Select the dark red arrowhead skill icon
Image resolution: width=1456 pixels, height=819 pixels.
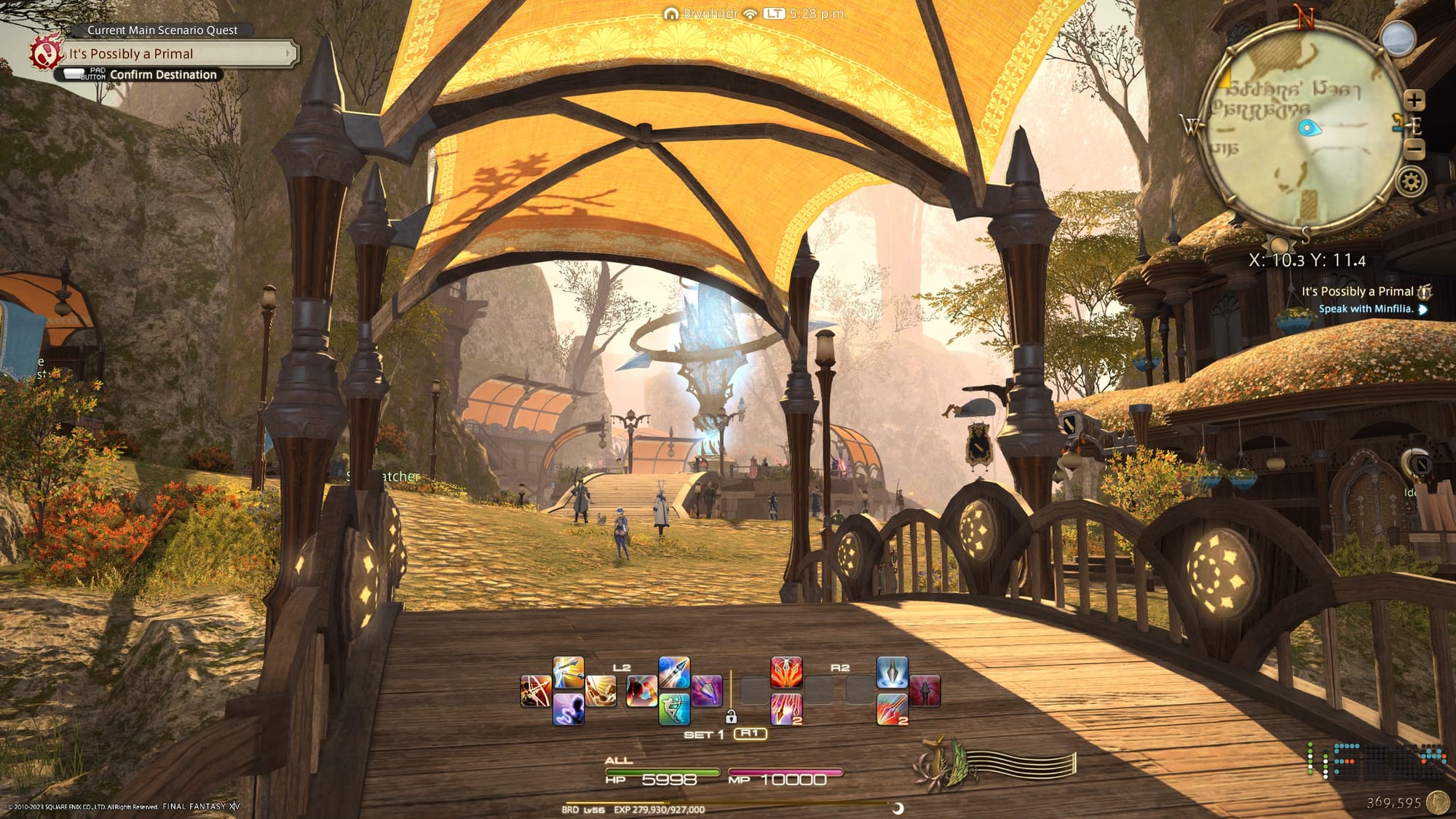tap(925, 691)
